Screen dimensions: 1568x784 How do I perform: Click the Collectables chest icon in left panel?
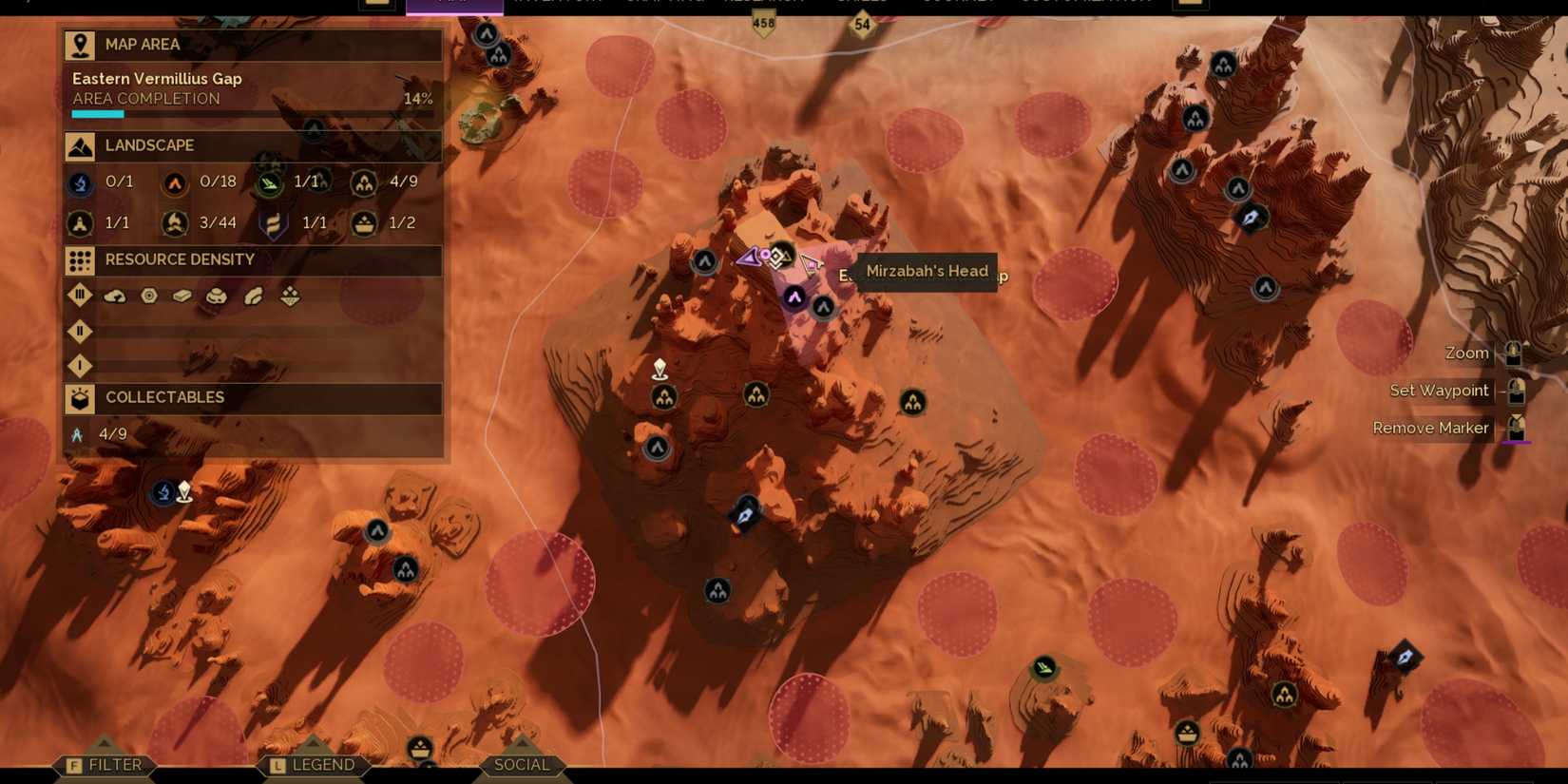80,398
